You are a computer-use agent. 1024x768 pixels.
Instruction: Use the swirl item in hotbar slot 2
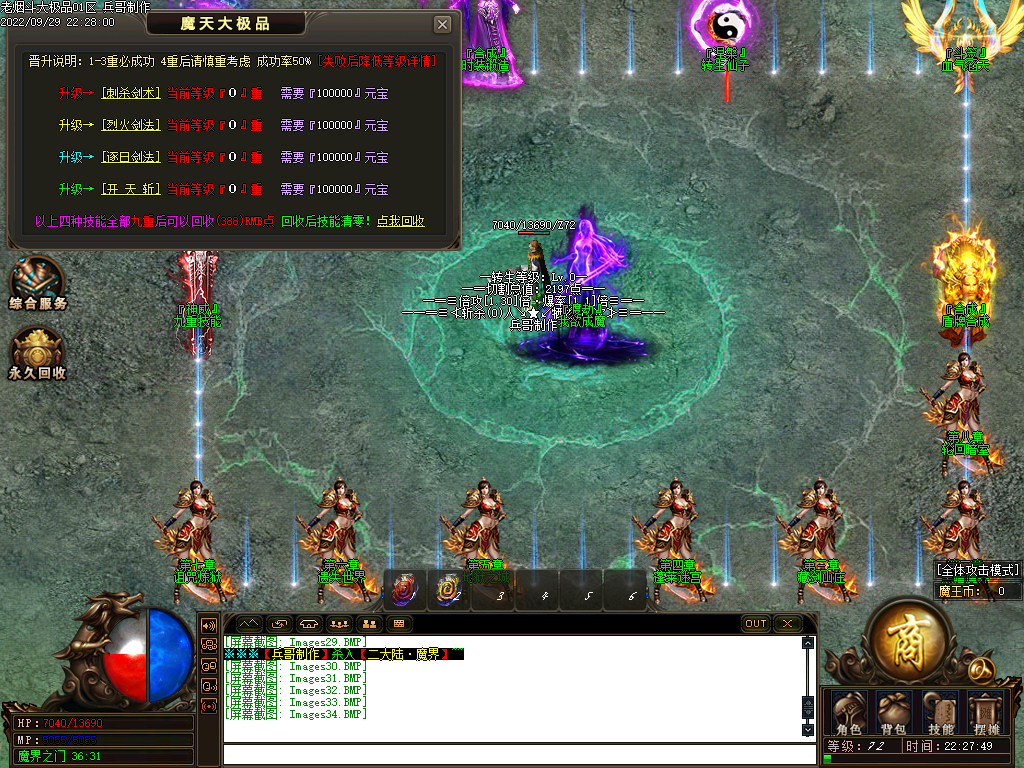tap(448, 591)
